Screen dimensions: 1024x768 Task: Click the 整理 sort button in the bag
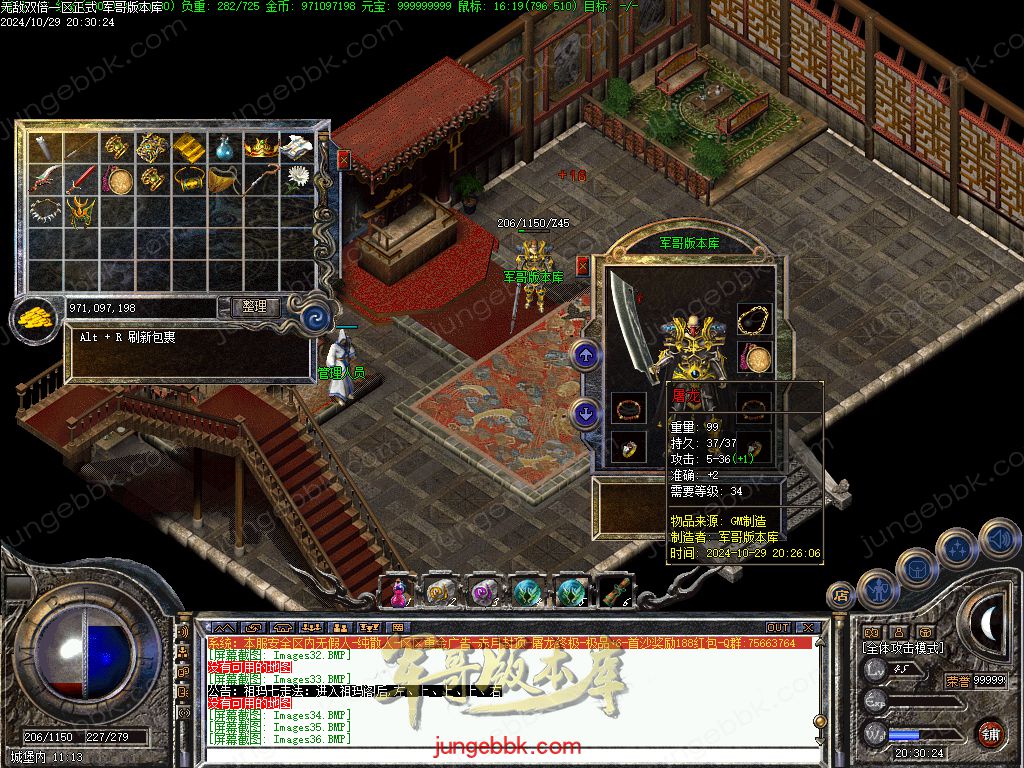255,307
